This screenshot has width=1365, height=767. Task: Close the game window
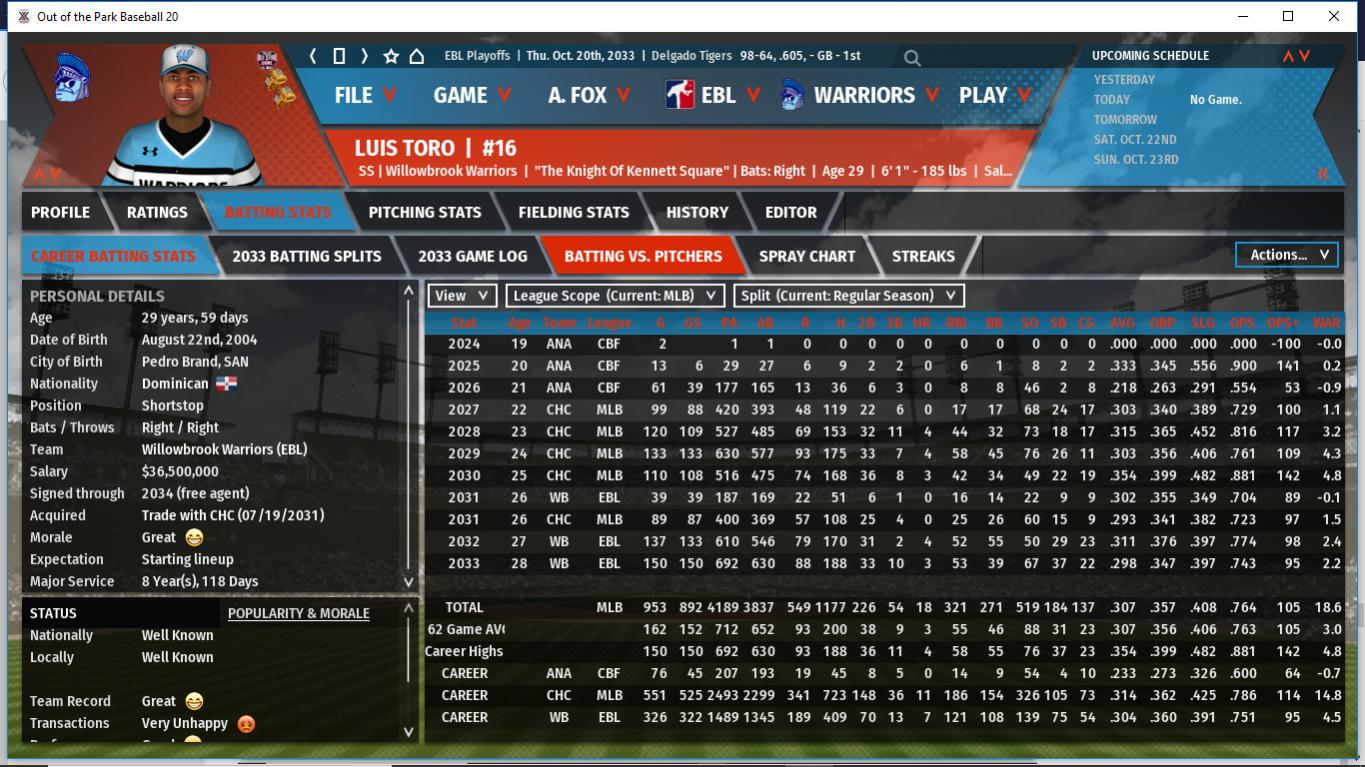click(1334, 16)
